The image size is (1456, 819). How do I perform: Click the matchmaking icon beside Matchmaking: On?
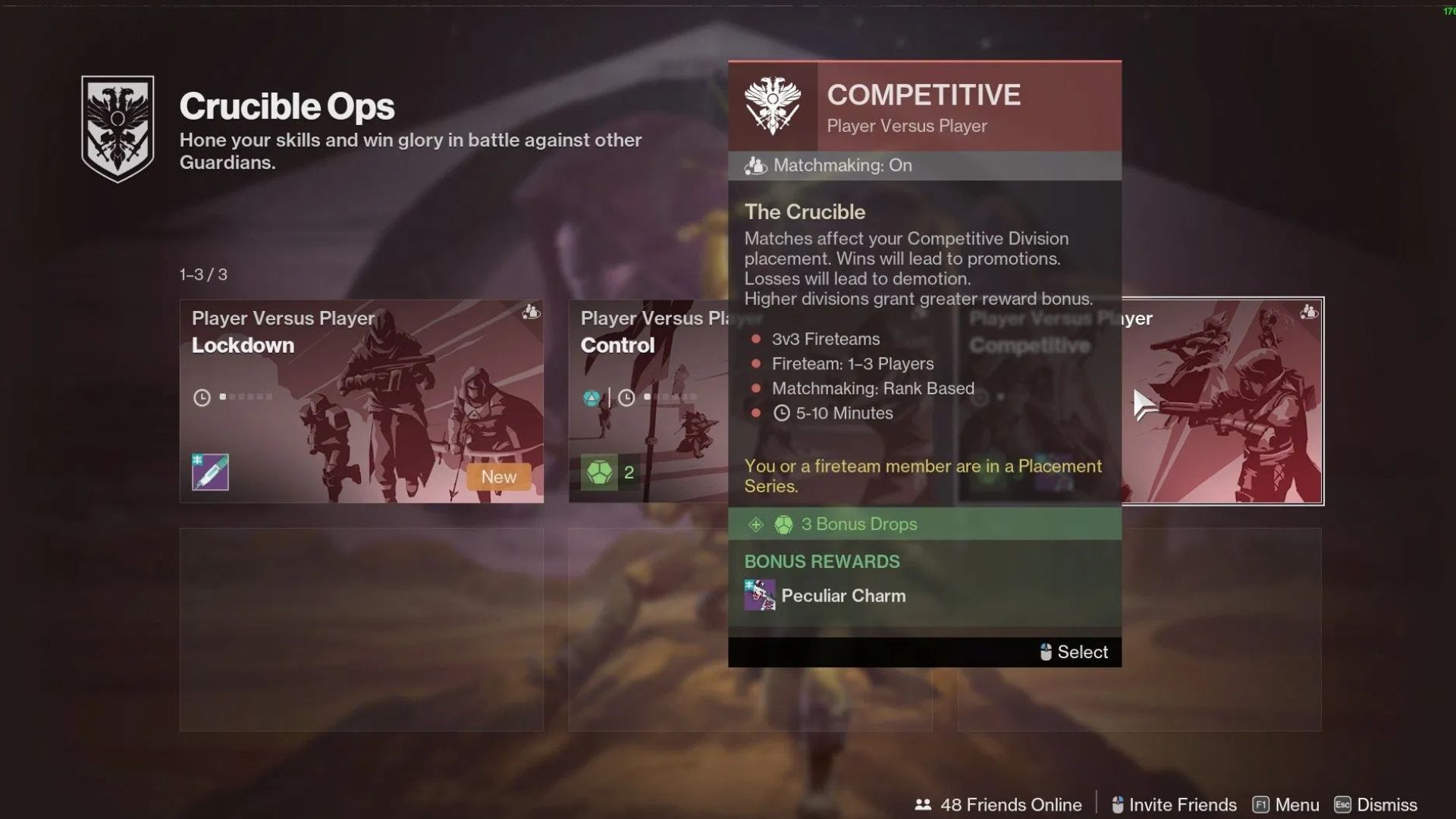tap(755, 165)
